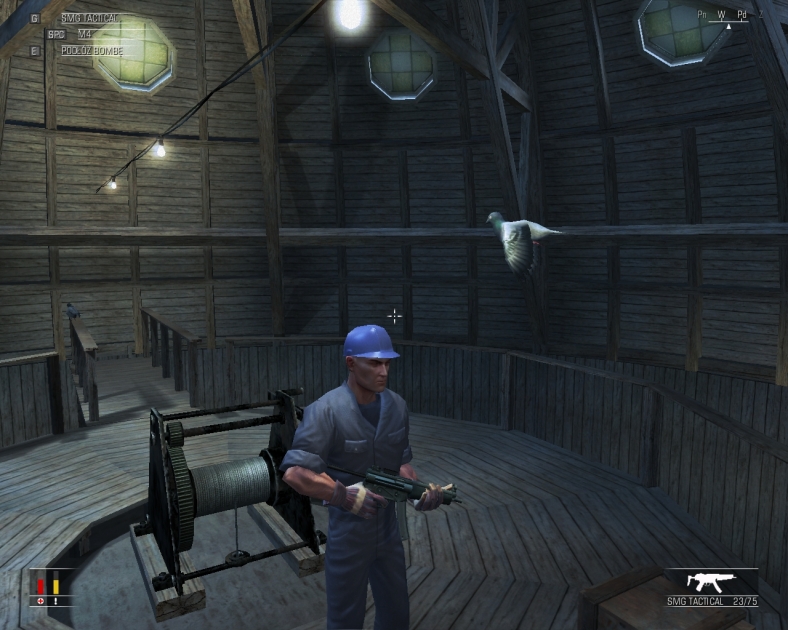Select the SMG Tactical action entry
The height and width of the screenshot is (630, 788).
(x=89, y=18)
